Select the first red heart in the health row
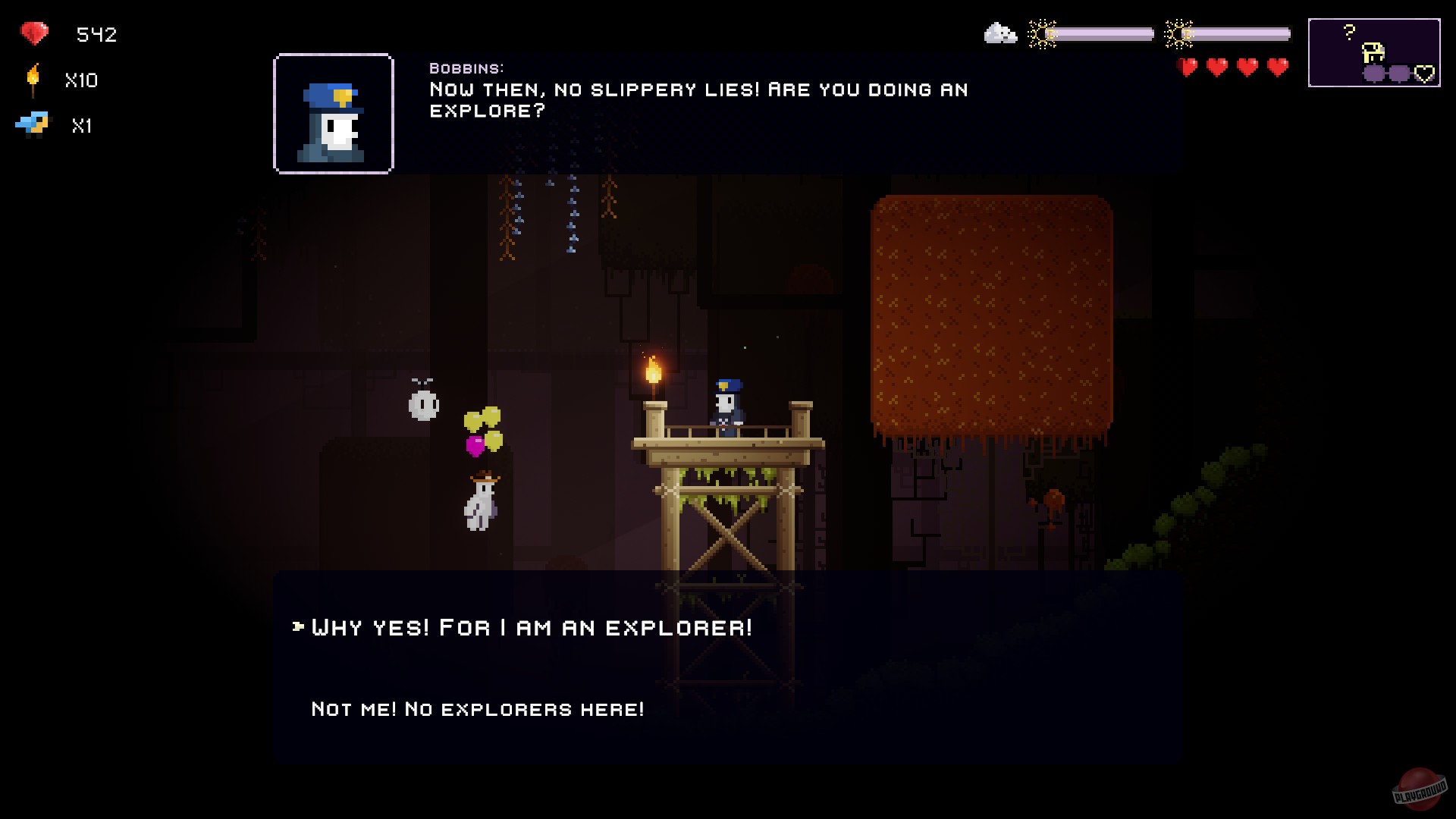Screen dimensions: 1456x819 tap(1187, 67)
